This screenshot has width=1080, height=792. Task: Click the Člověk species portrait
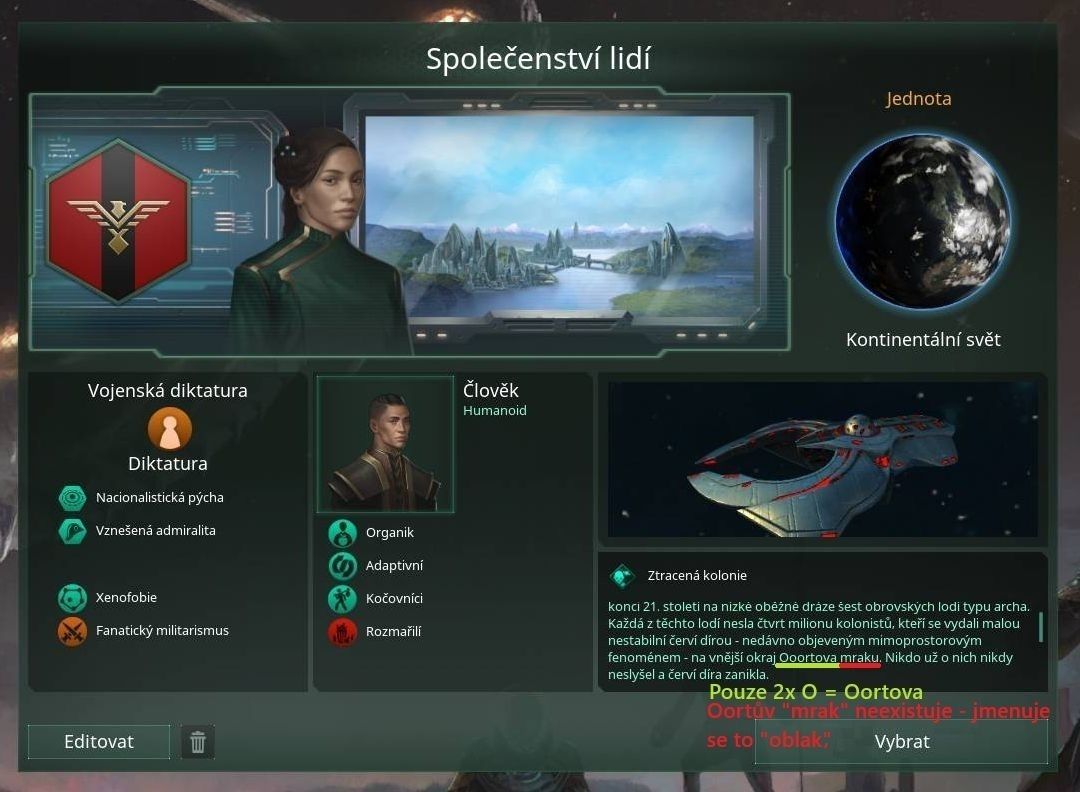pyautogui.click(x=385, y=445)
